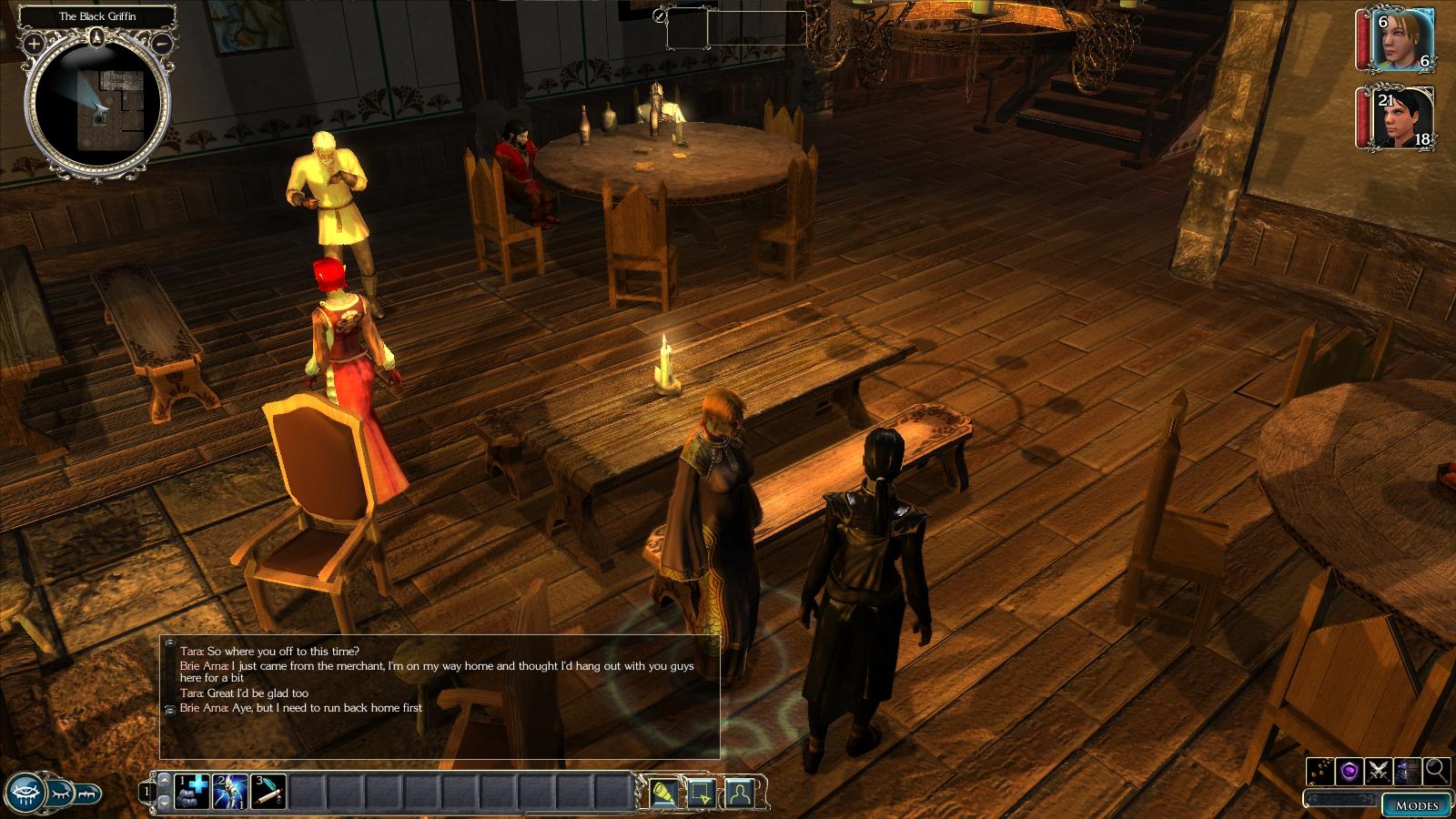The image size is (1456, 819).
Task: Switch to the next hotbar page with down arrow
Action: tap(164, 803)
